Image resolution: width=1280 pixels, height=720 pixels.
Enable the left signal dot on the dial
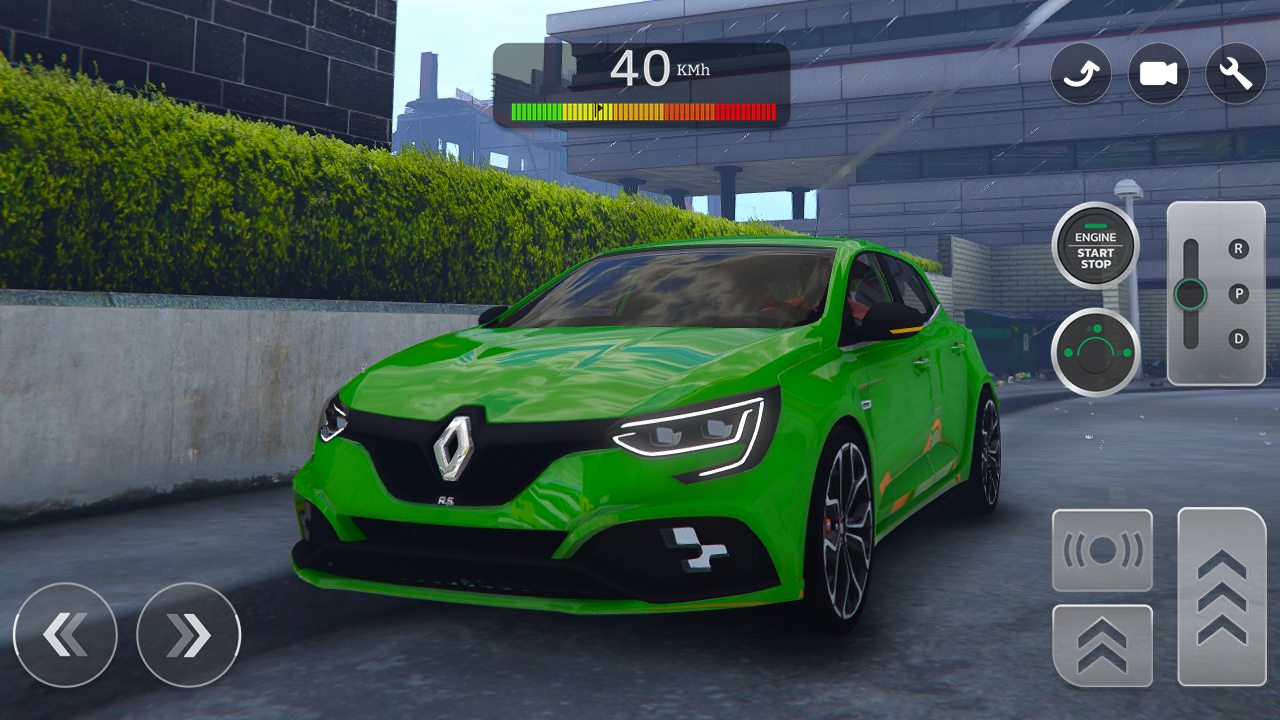tap(1068, 352)
